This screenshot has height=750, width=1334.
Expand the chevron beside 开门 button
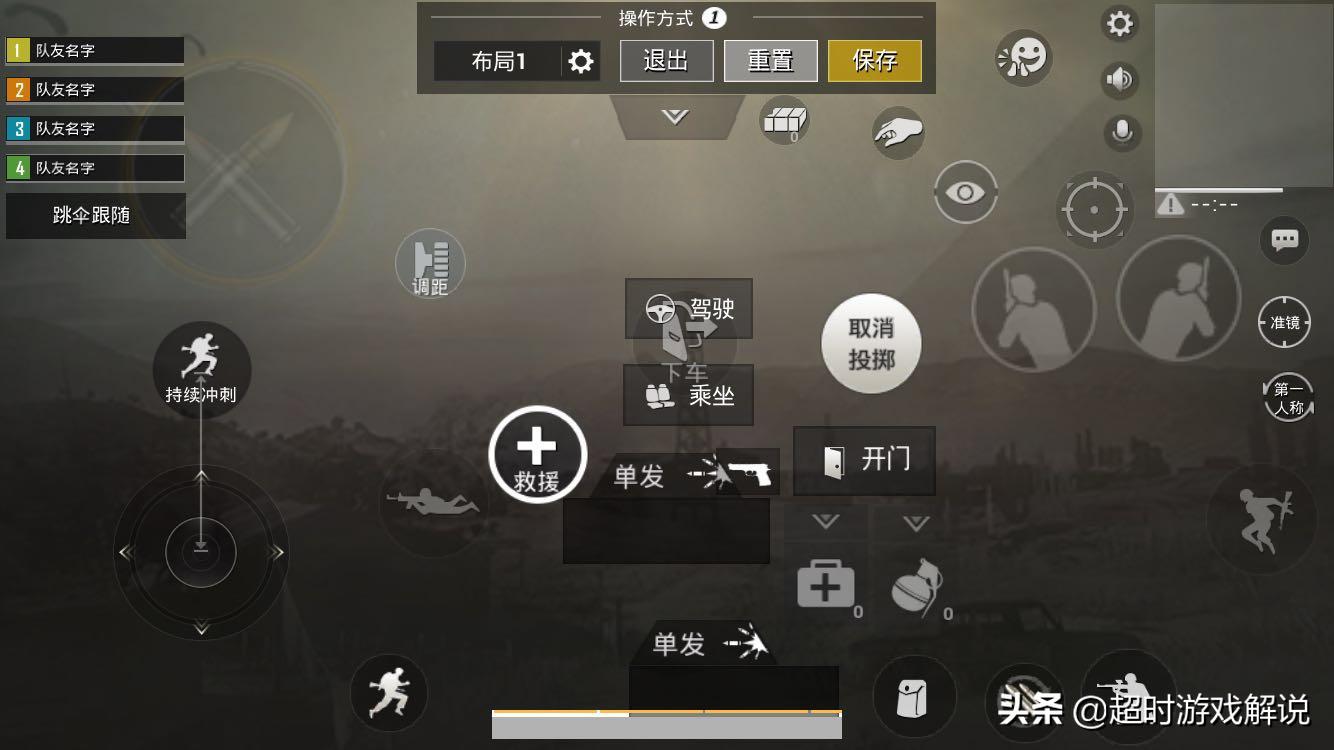pos(913,521)
